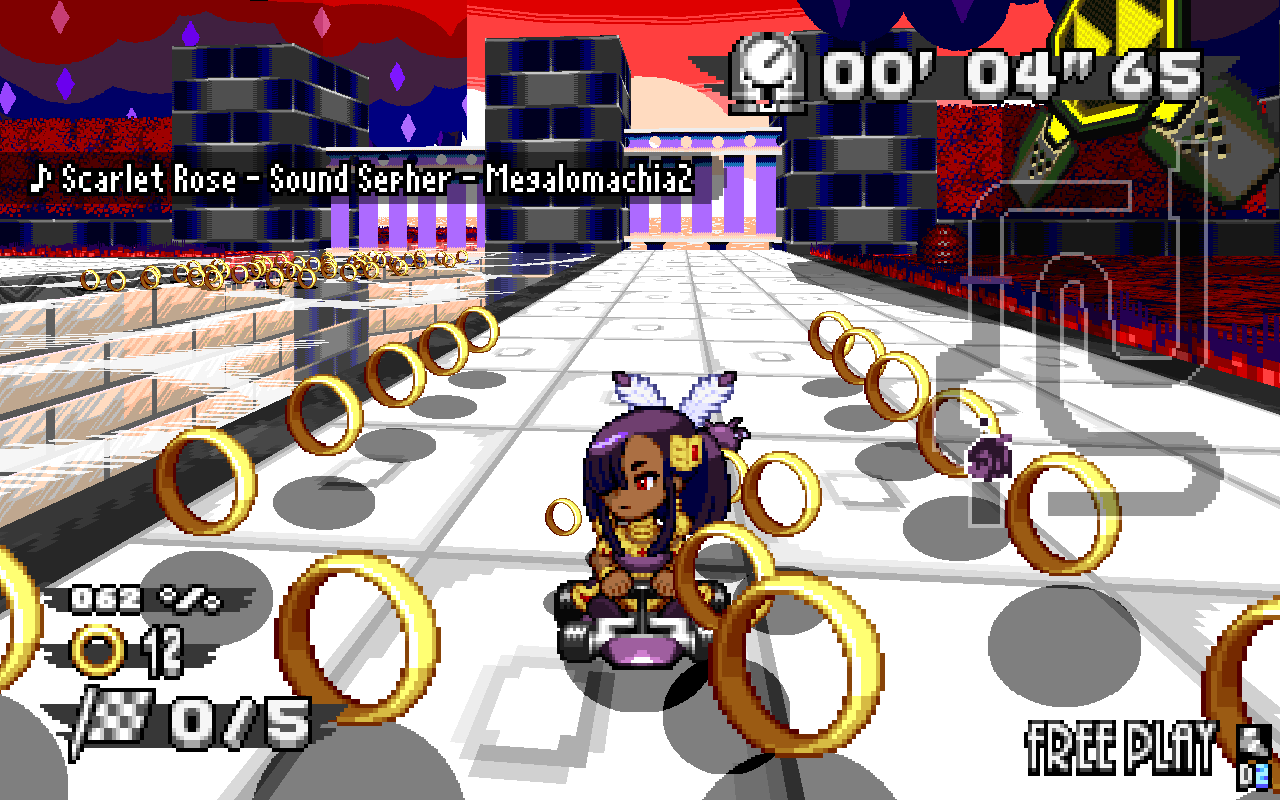
Task: Click the music note track title
Action: (362, 180)
